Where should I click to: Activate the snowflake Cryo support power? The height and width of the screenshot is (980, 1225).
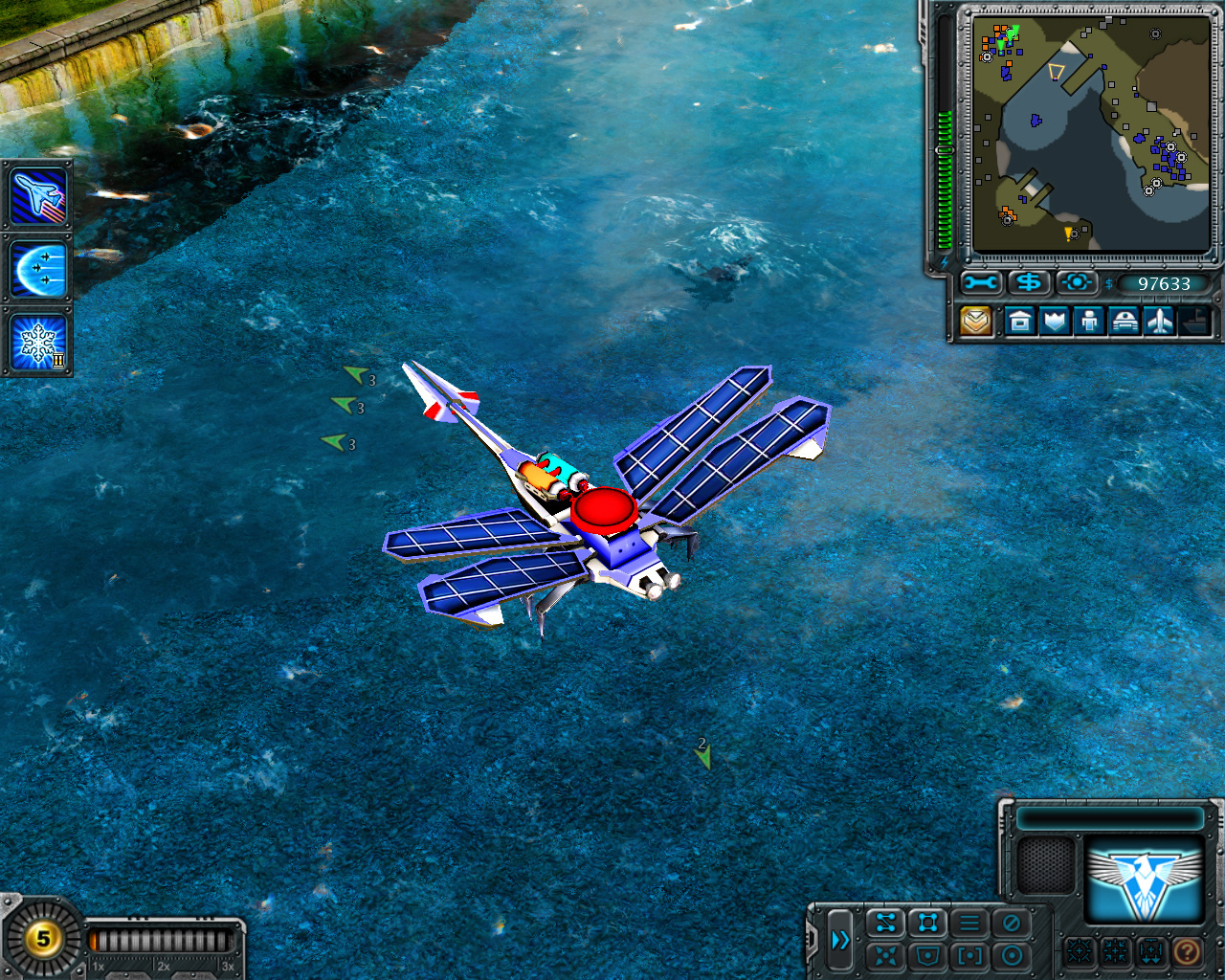point(38,342)
